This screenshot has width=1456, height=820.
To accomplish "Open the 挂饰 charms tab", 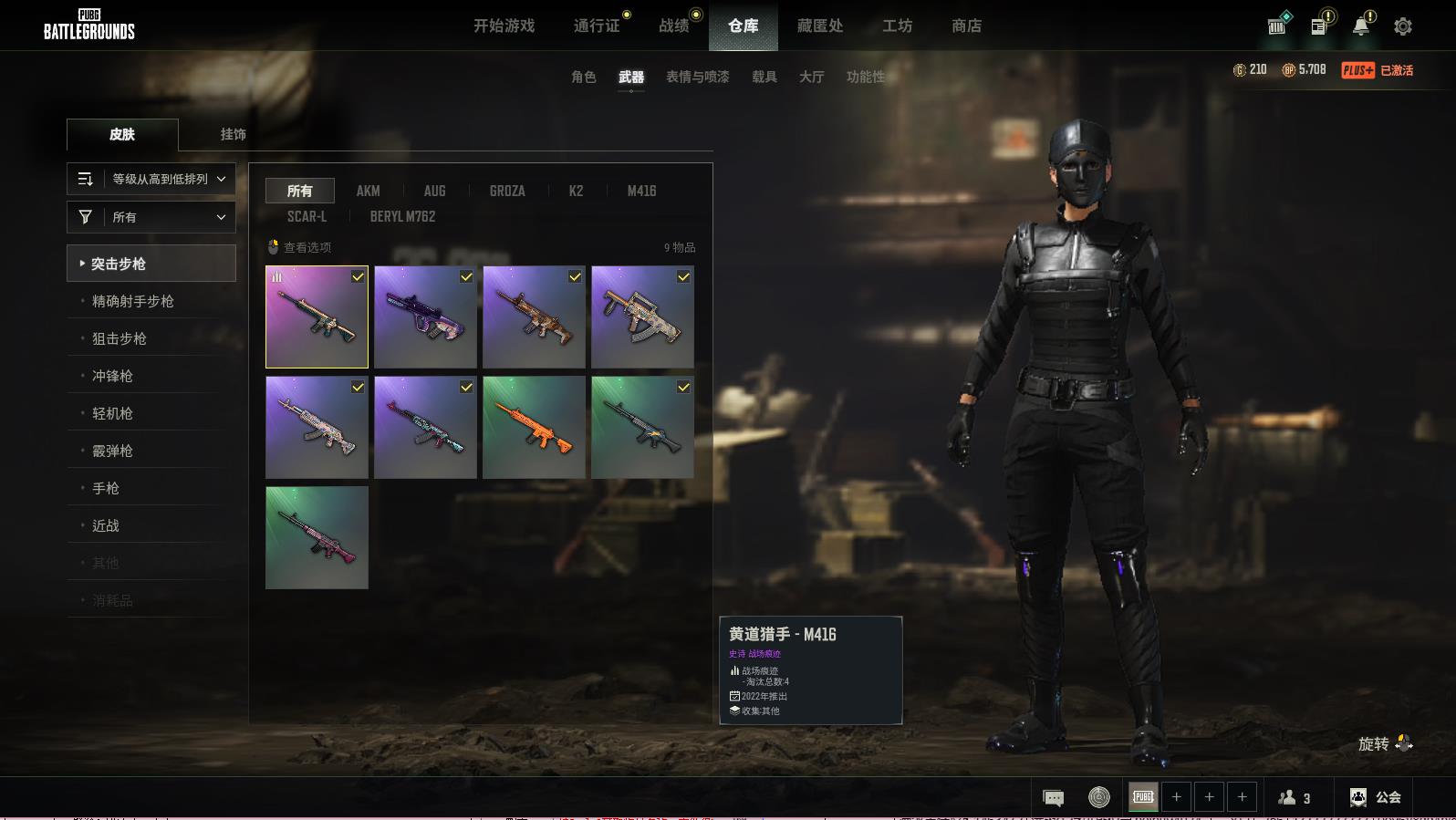I will (233, 134).
